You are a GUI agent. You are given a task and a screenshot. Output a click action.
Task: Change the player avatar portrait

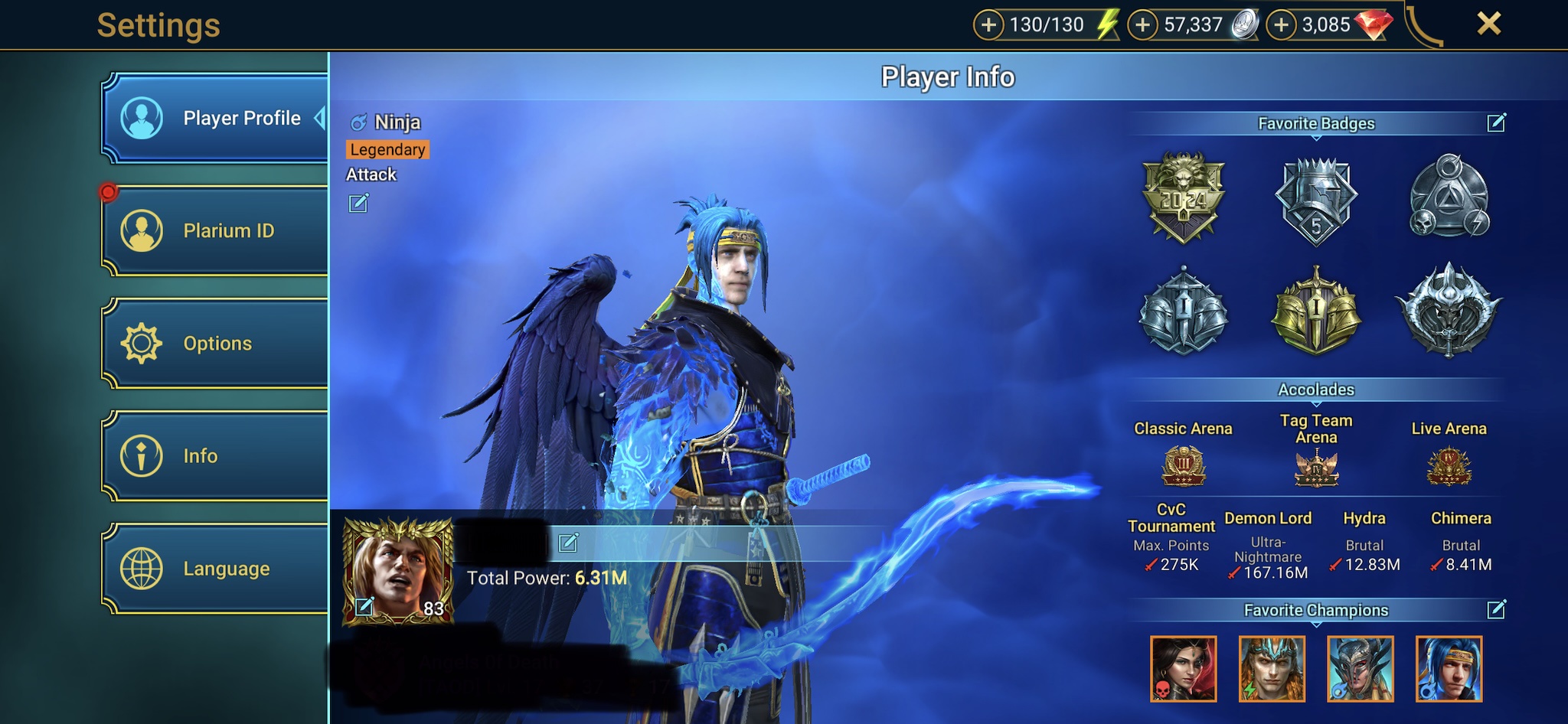click(x=364, y=608)
